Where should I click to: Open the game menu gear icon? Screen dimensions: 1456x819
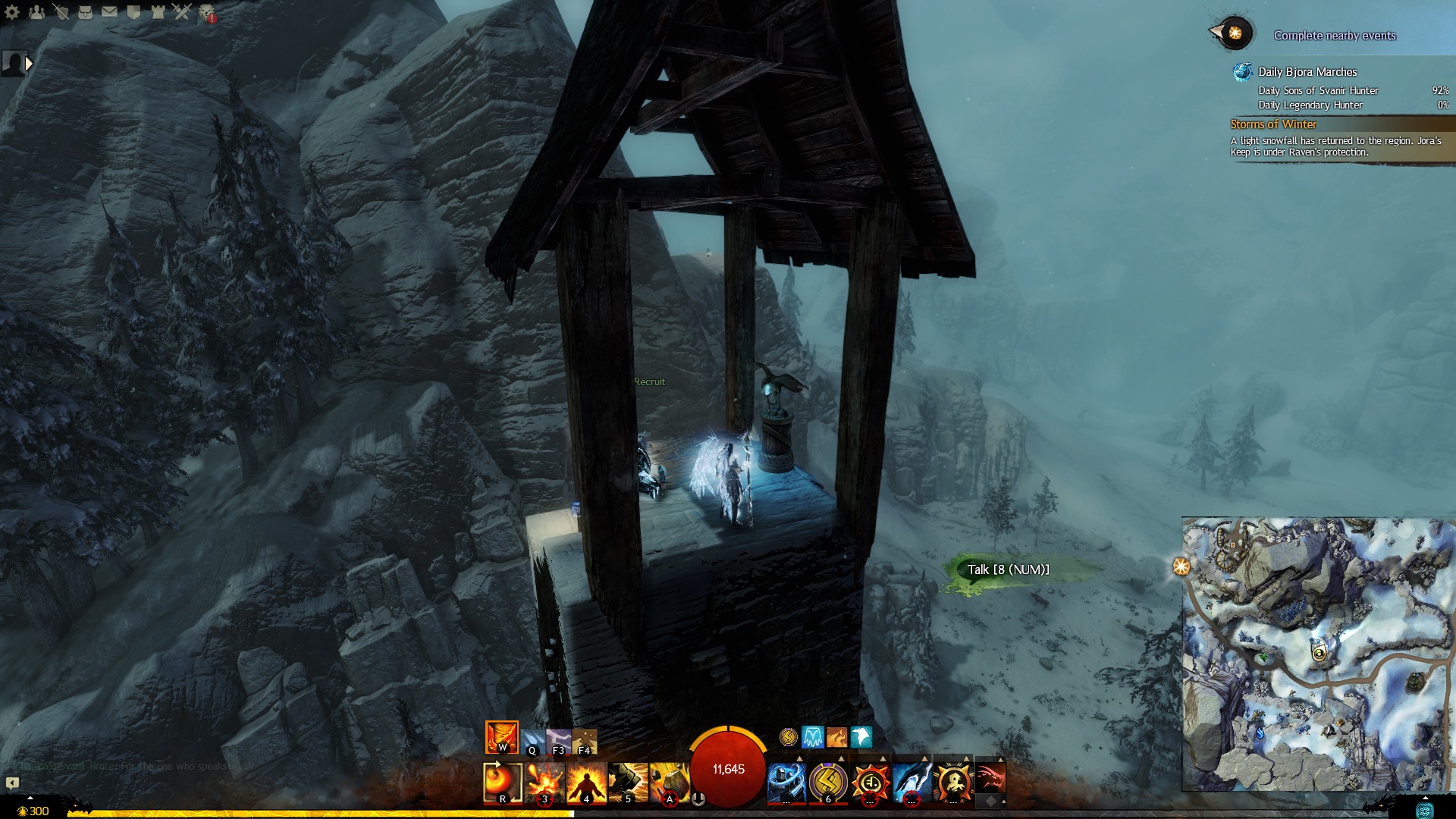pyautogui.click(x=12, y=12)
